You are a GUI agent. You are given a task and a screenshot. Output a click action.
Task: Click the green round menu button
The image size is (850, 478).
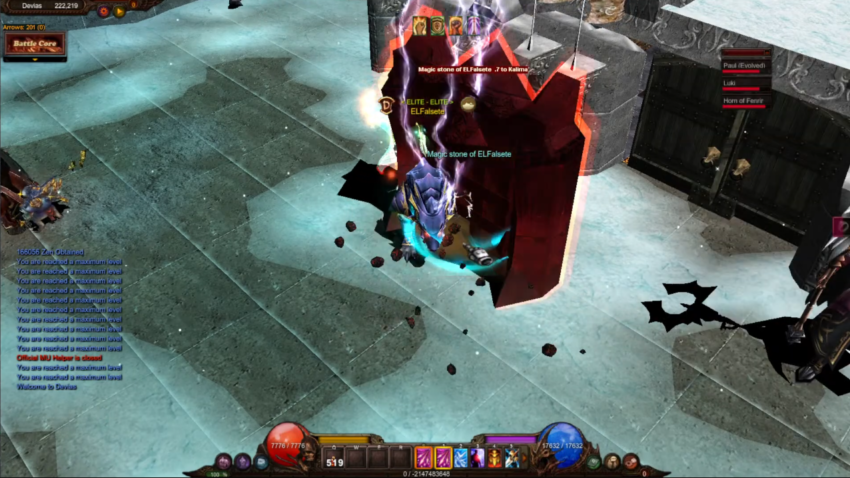pyautogui.click(x=595, y=462)
